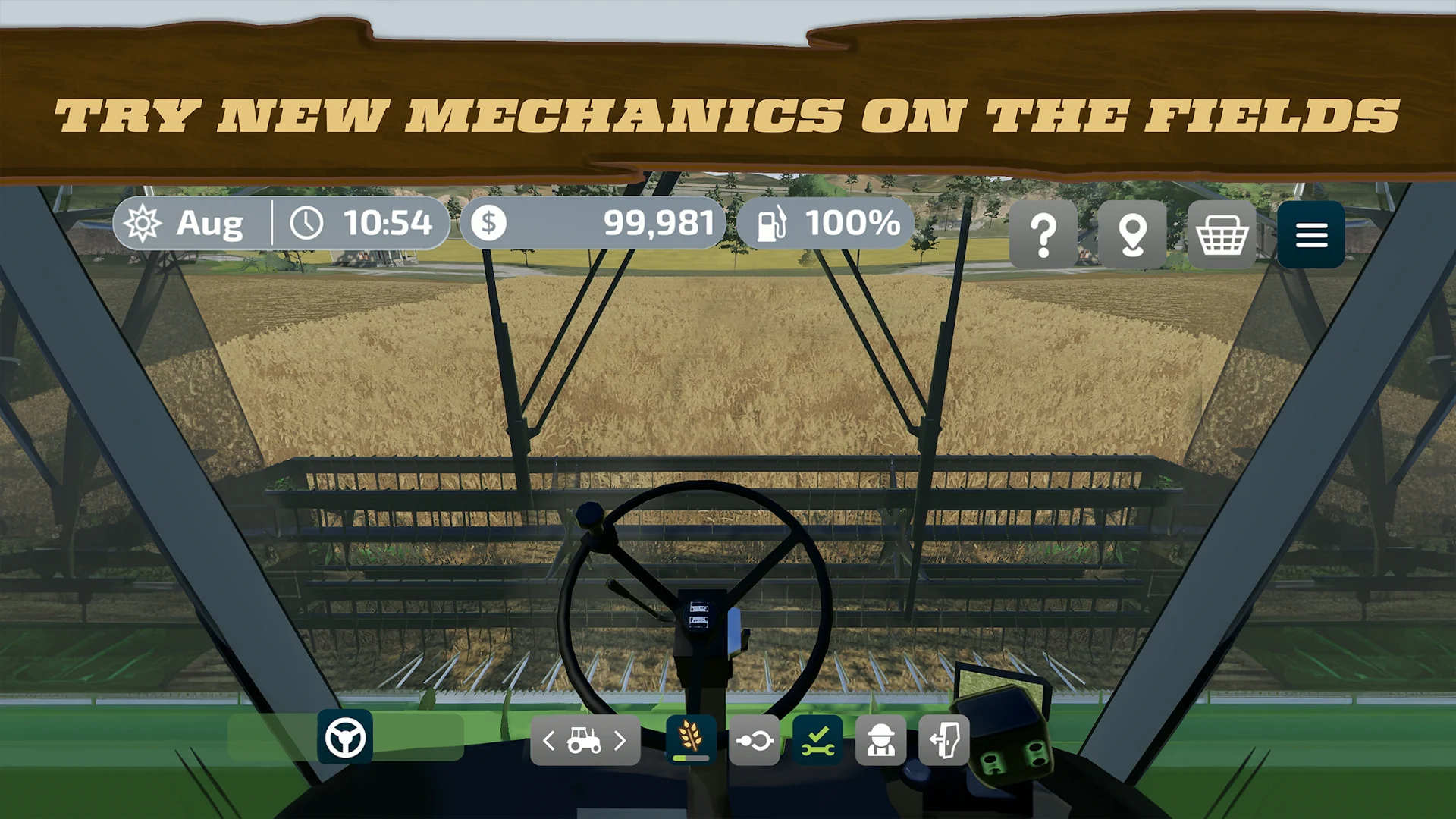Open the map location pin icon
The image size is (1456, 819).
(1133, 234)
